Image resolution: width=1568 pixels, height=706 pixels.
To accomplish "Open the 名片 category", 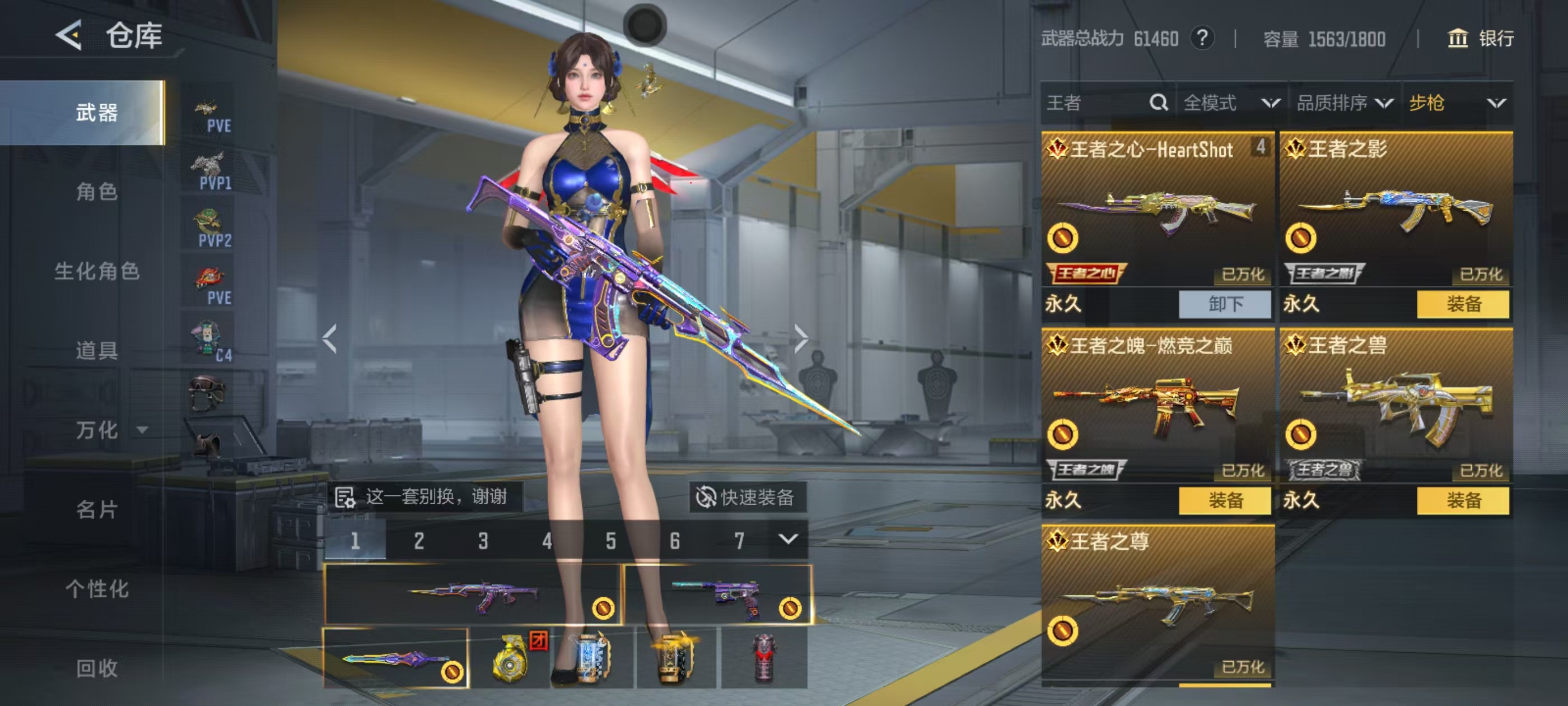I will point(96,509).
